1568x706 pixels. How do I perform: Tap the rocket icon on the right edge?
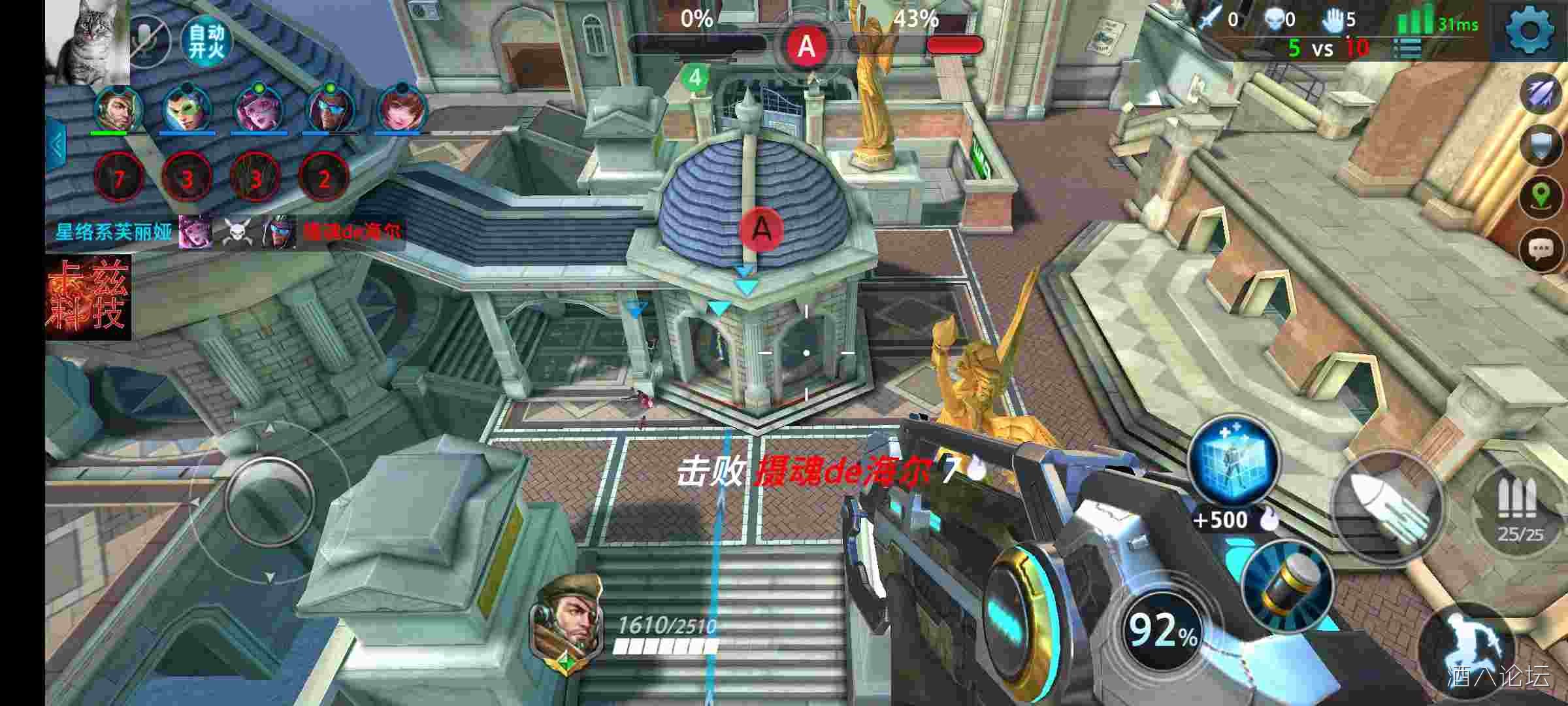coord(1541,93)
